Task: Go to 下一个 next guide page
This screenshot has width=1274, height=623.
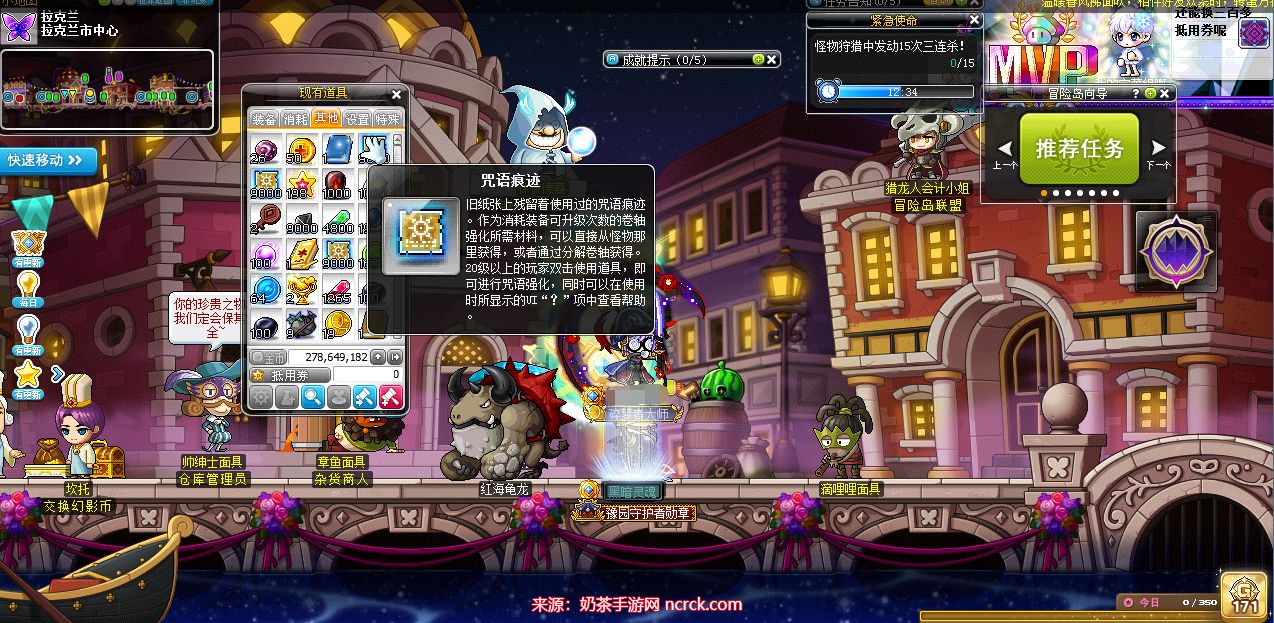Action: (x=1158, y=150)
